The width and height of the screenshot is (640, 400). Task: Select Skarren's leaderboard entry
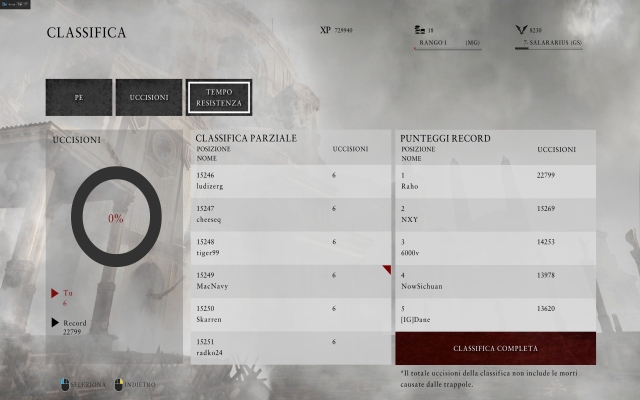point(291,313)
